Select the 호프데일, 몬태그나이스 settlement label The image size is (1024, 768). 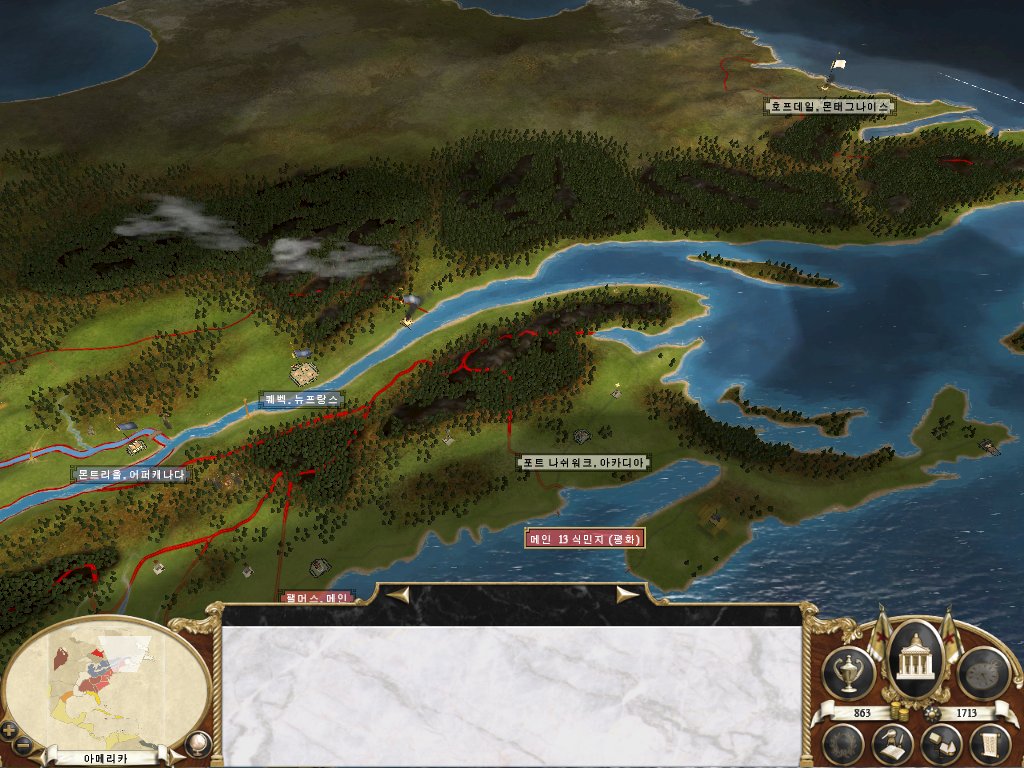[x=828, y=105]
